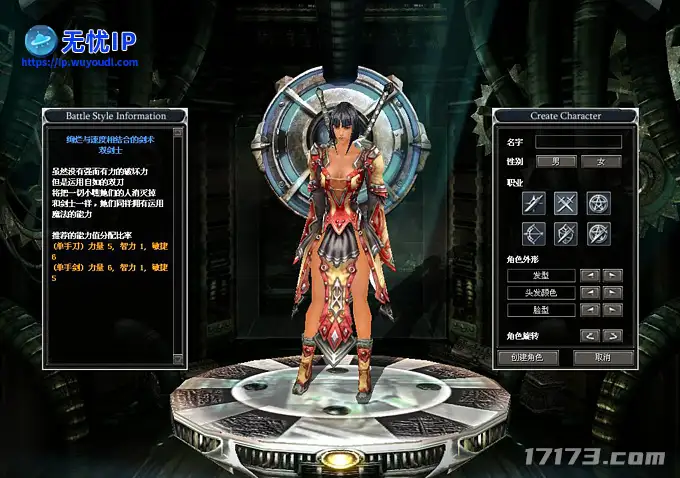Cycle to the next face type (脸型)
This screenshot has height=478, width=680.
tap(612, 310)
